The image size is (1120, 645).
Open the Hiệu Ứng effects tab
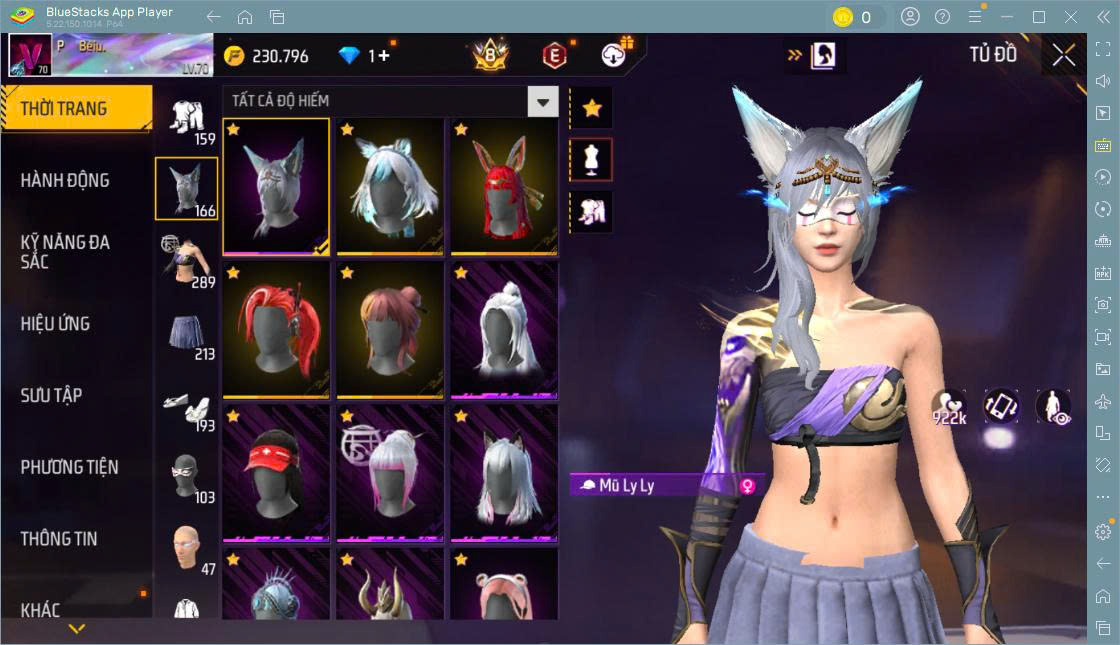56,324
